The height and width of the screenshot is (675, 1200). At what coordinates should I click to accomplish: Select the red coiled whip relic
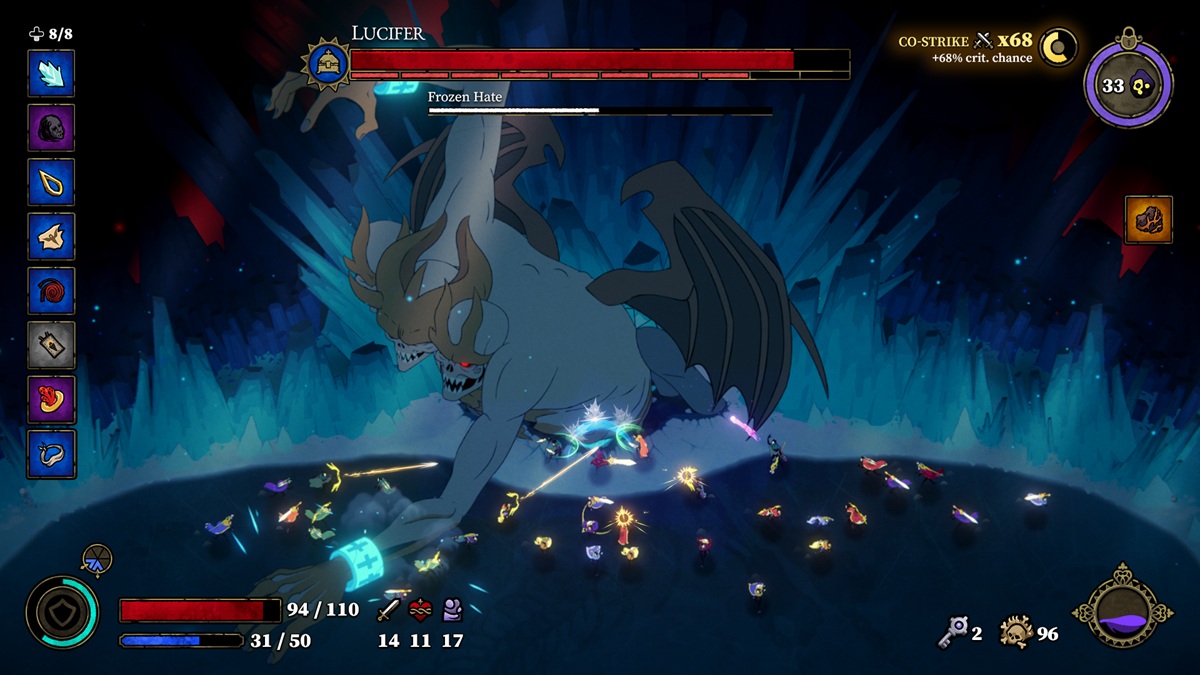click(51, 291)
